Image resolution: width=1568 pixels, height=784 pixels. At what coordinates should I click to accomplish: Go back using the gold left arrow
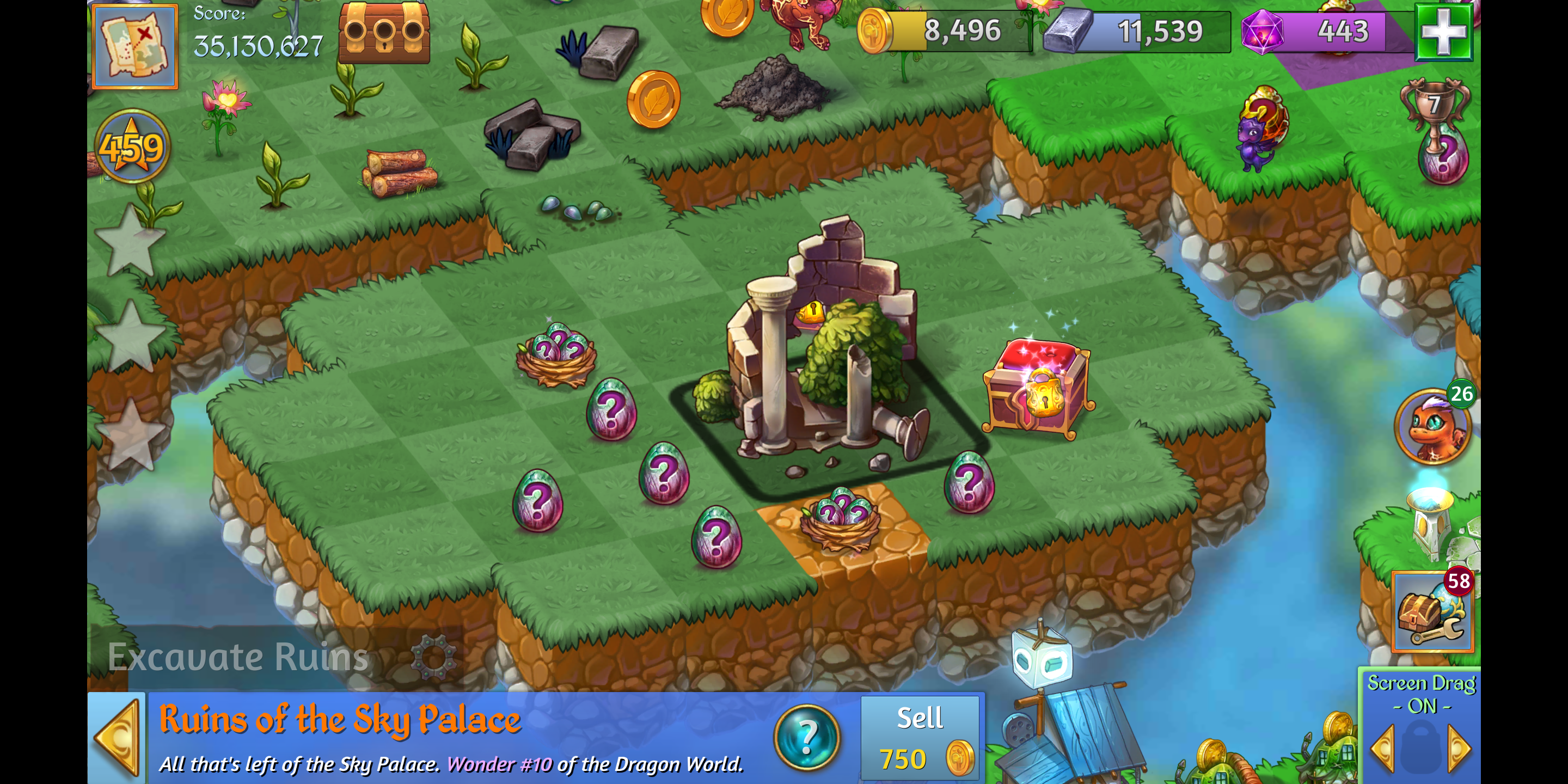(x=117, y=738)
